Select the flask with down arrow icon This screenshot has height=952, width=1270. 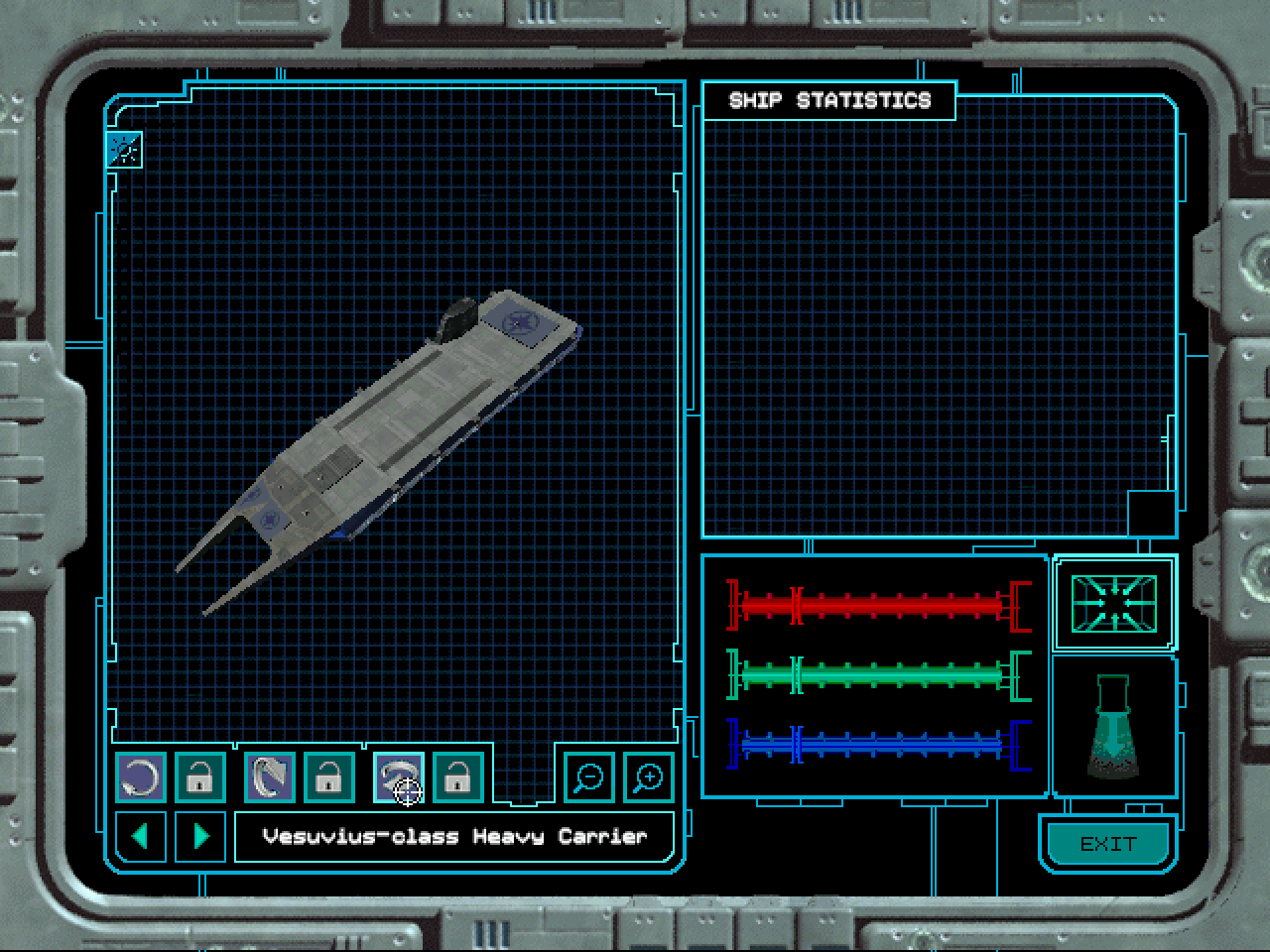1114,727
